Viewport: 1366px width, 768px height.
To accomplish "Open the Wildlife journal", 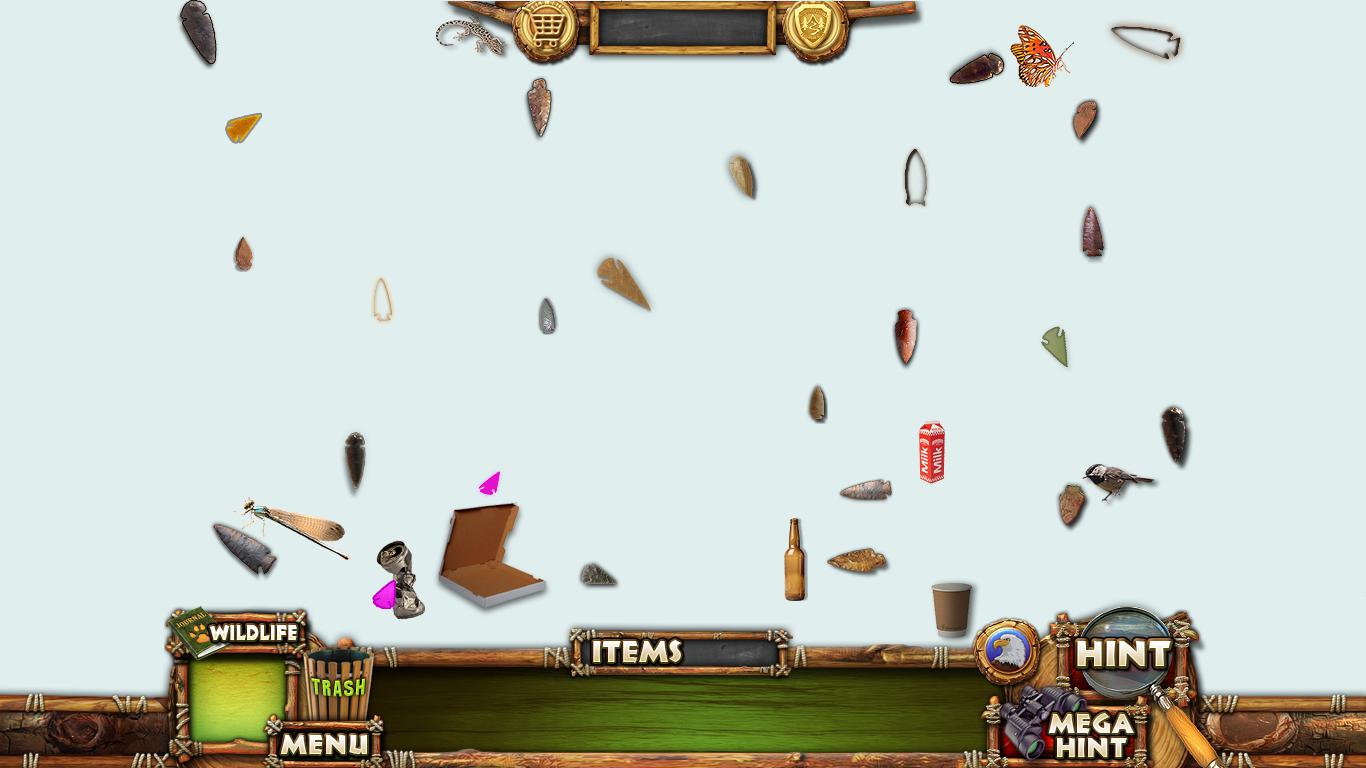I will (x=237, y=633).
